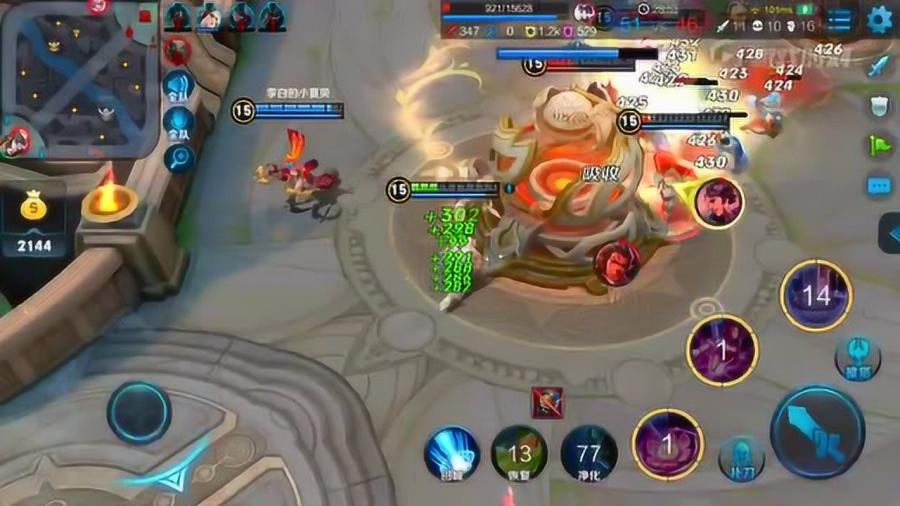
Task: Cast the ultimate skill showing 14
Action: (x=816, y=296)
